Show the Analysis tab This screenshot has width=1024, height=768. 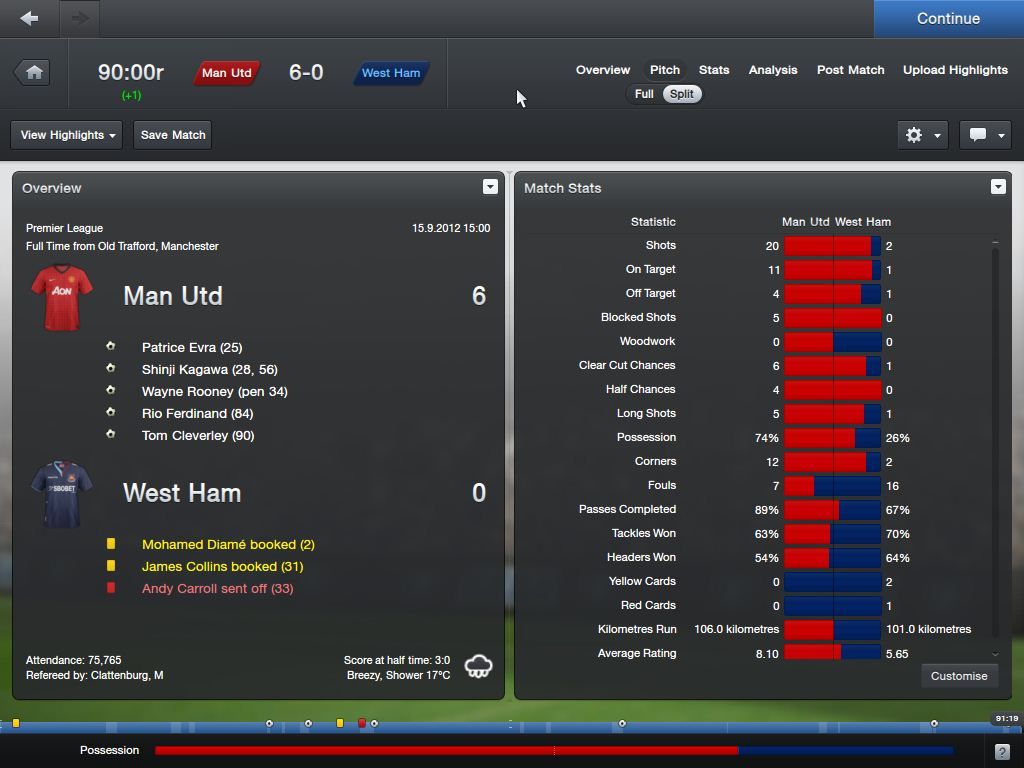coord(773,70)
